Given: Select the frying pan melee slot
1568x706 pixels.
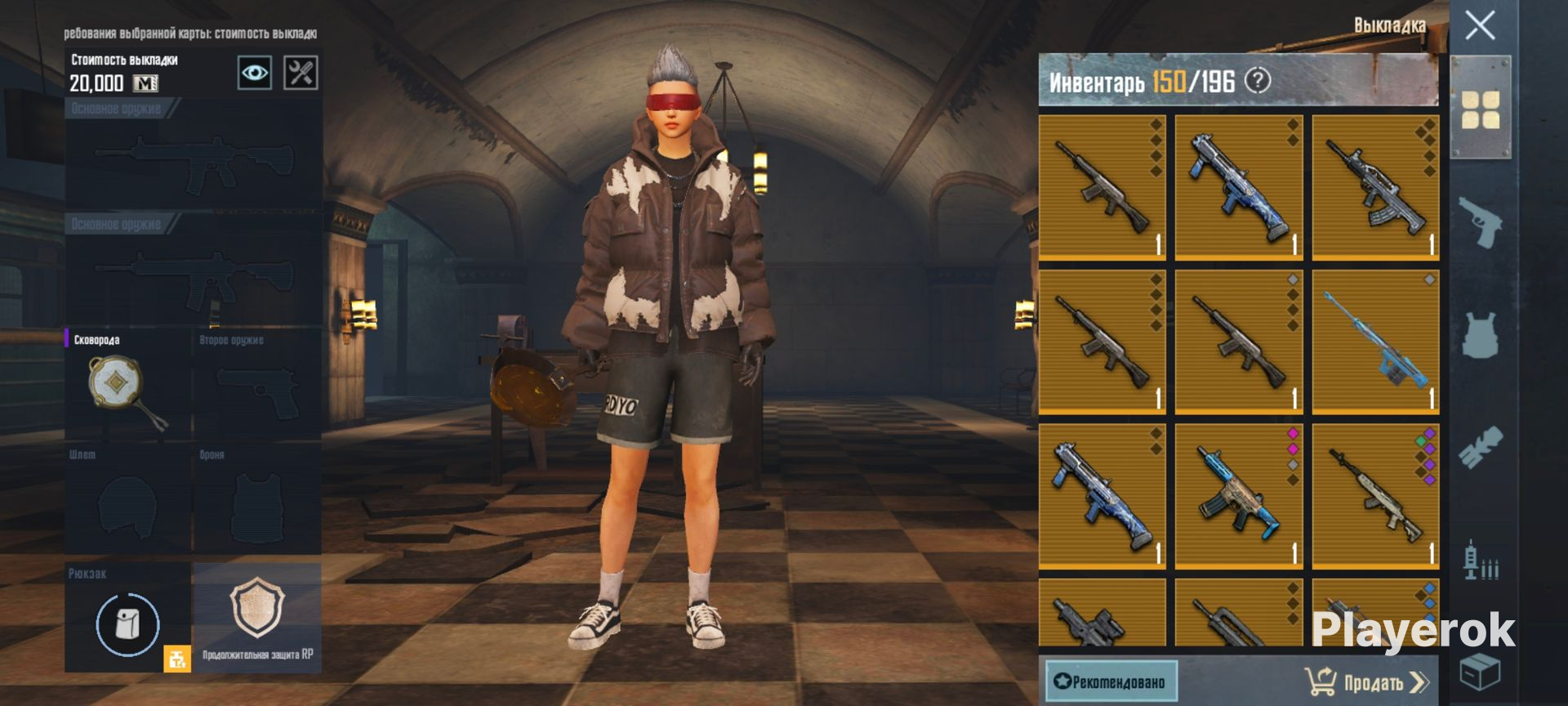Looking at the screenshot, I should pos(127,385).
